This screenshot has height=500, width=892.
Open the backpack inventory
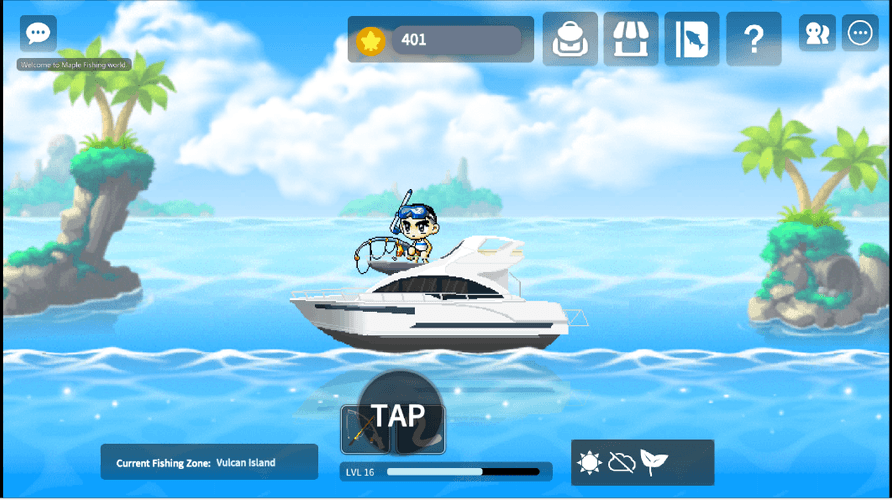[570, 39]
